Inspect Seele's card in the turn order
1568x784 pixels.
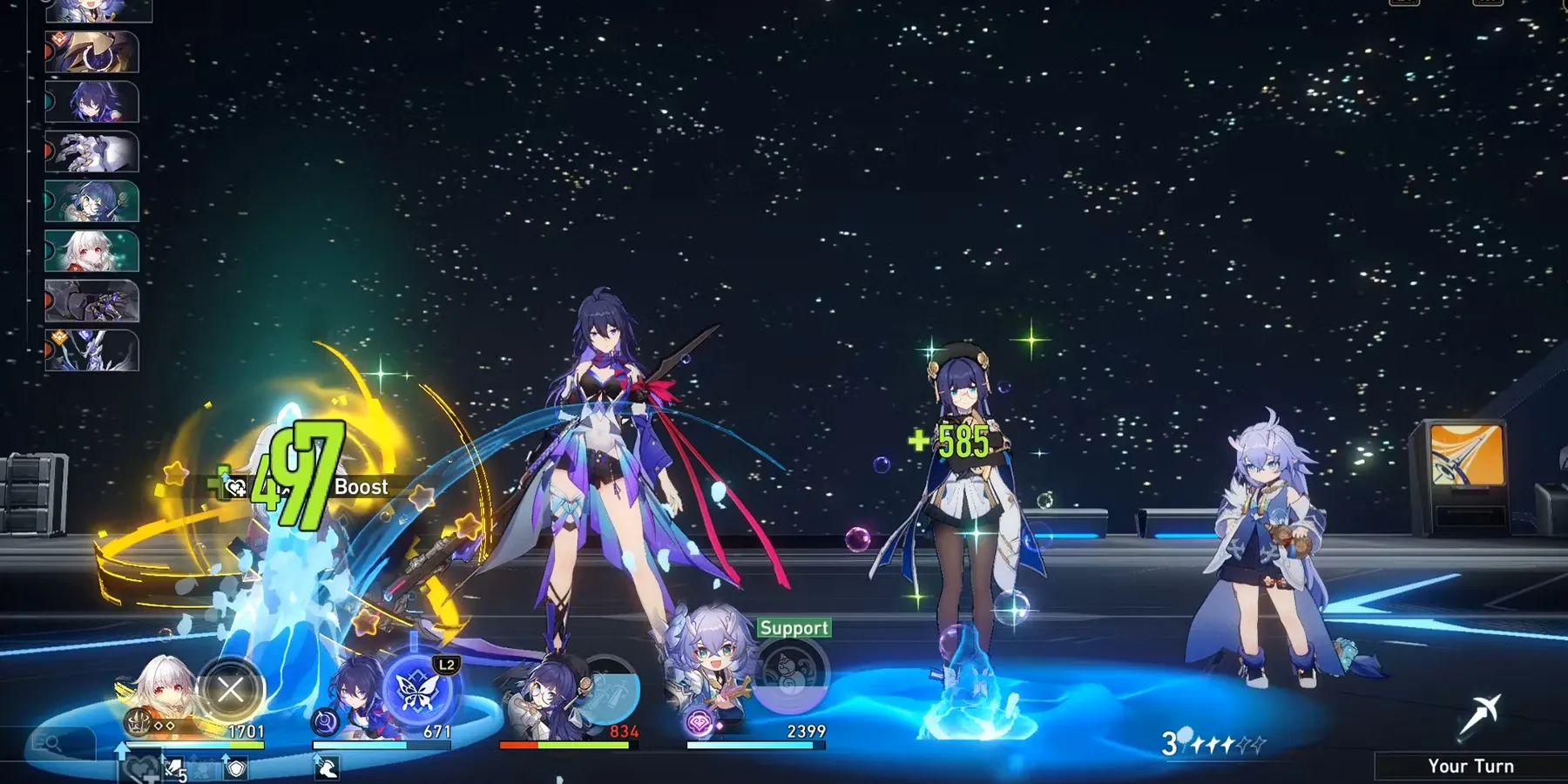[x=91, y=103]
